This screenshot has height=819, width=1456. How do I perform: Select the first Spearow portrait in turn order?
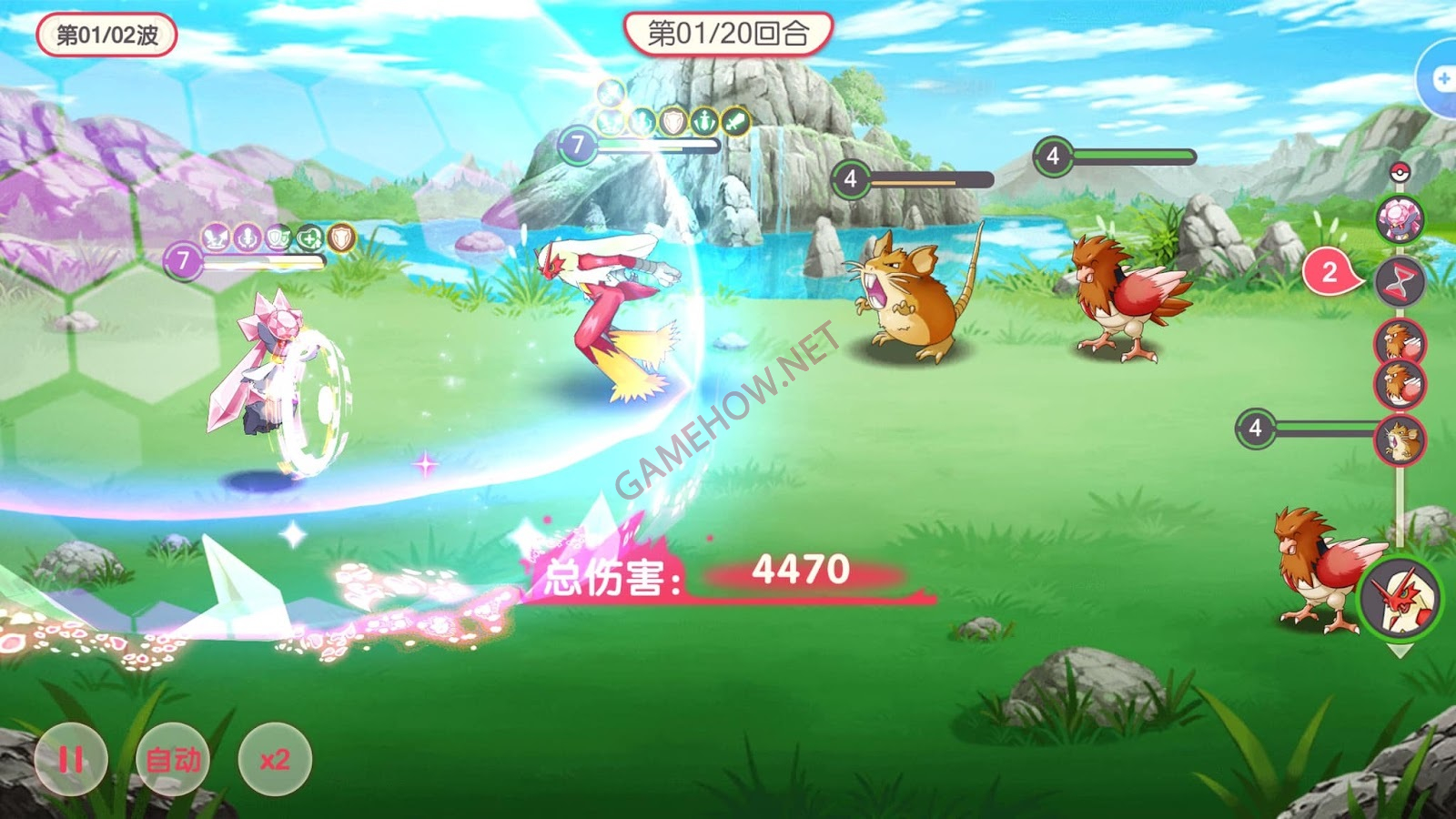tap(1401, 341)
